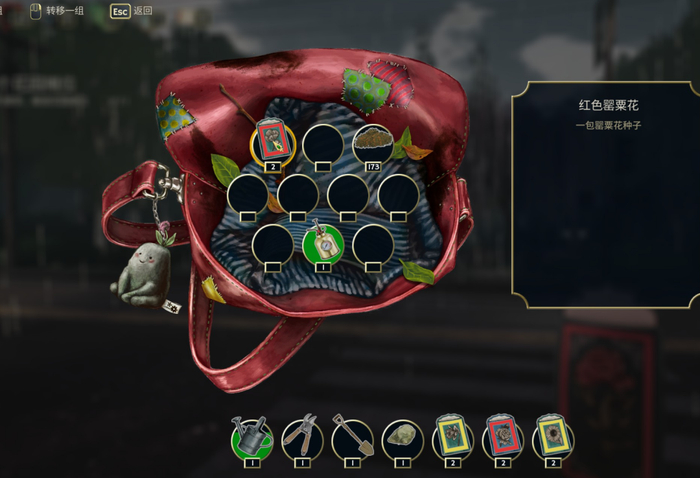Viewport: 700px width, 478px height.
Task: Pick the compost pile slot with 173
Action: (372, 142)
